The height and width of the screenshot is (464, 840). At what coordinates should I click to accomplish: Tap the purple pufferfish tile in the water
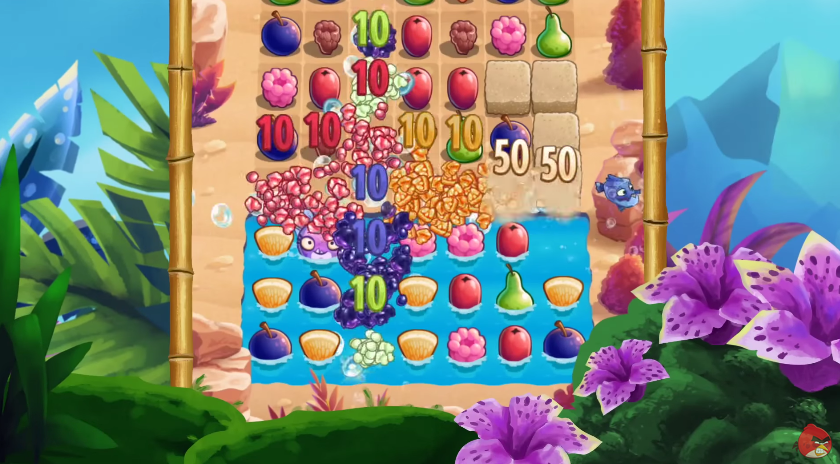(314, 241)
